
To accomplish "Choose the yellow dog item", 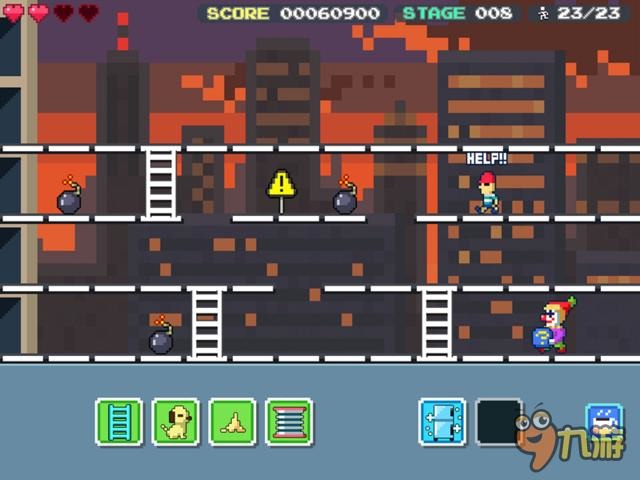I will pos(176,421).
